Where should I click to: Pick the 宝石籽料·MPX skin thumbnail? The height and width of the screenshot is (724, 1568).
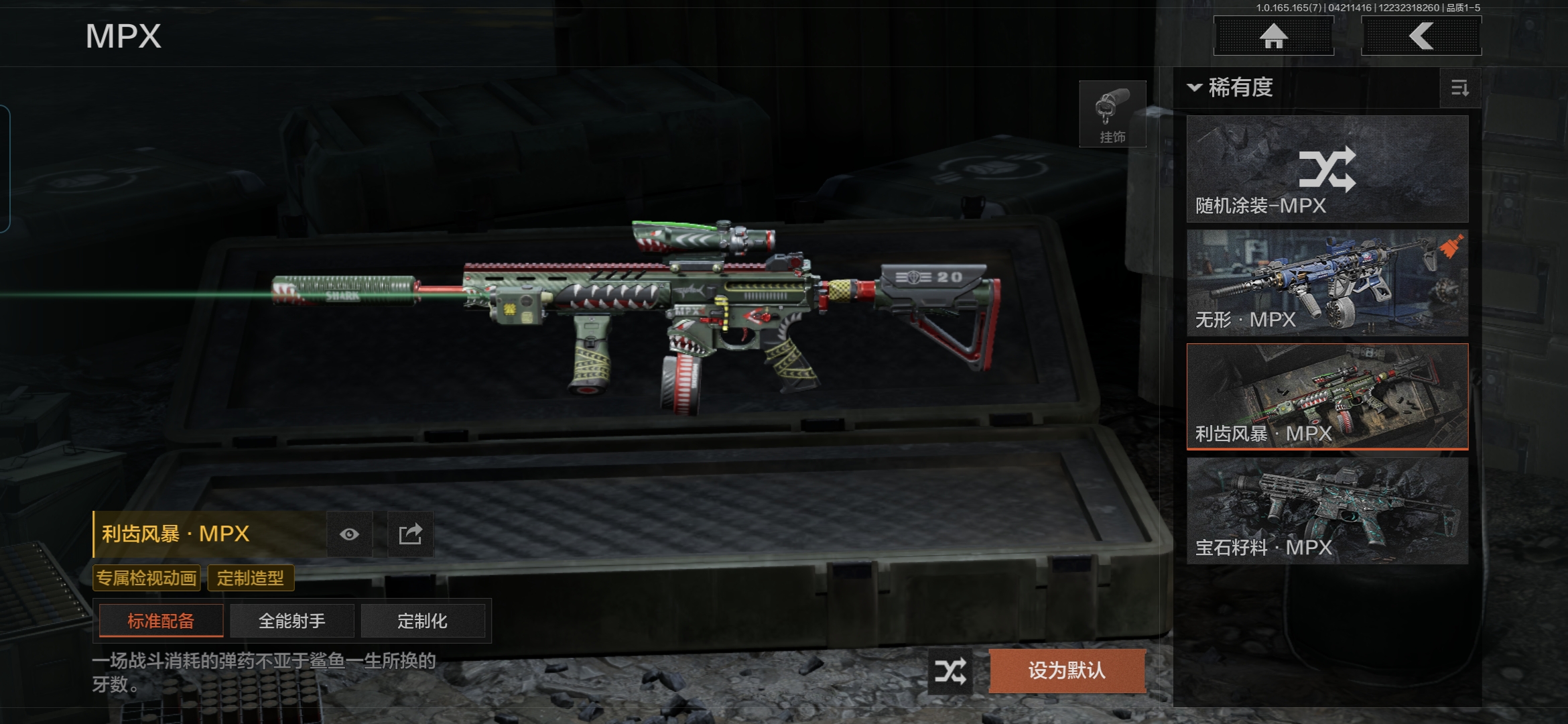point(1327,510)
